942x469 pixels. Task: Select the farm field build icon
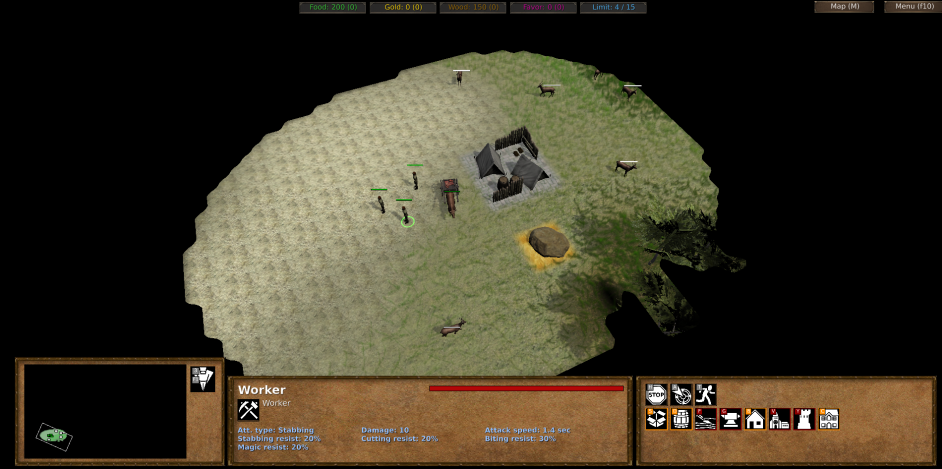tap(706, 419)
